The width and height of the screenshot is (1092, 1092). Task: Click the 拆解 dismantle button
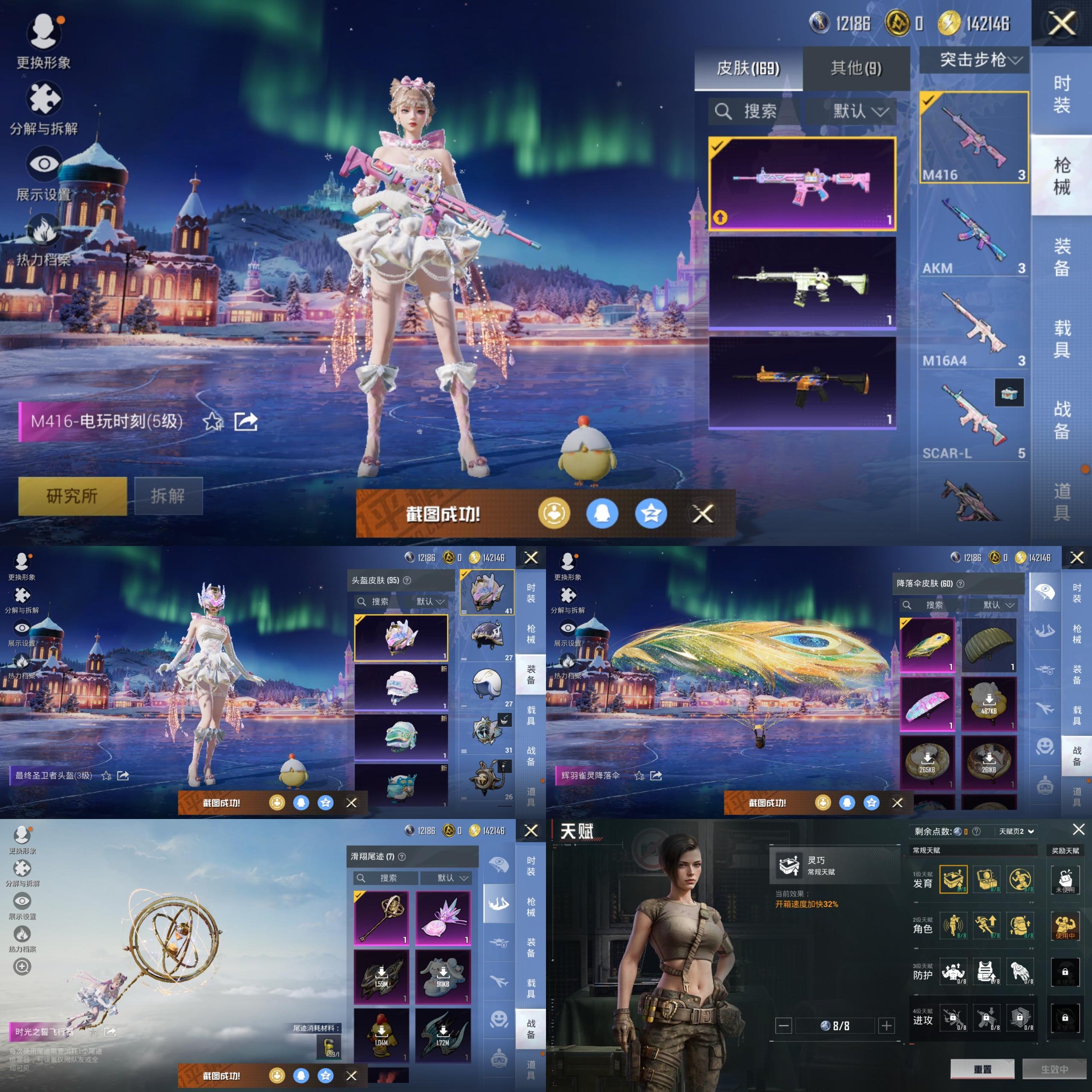[x=168, y=496]
